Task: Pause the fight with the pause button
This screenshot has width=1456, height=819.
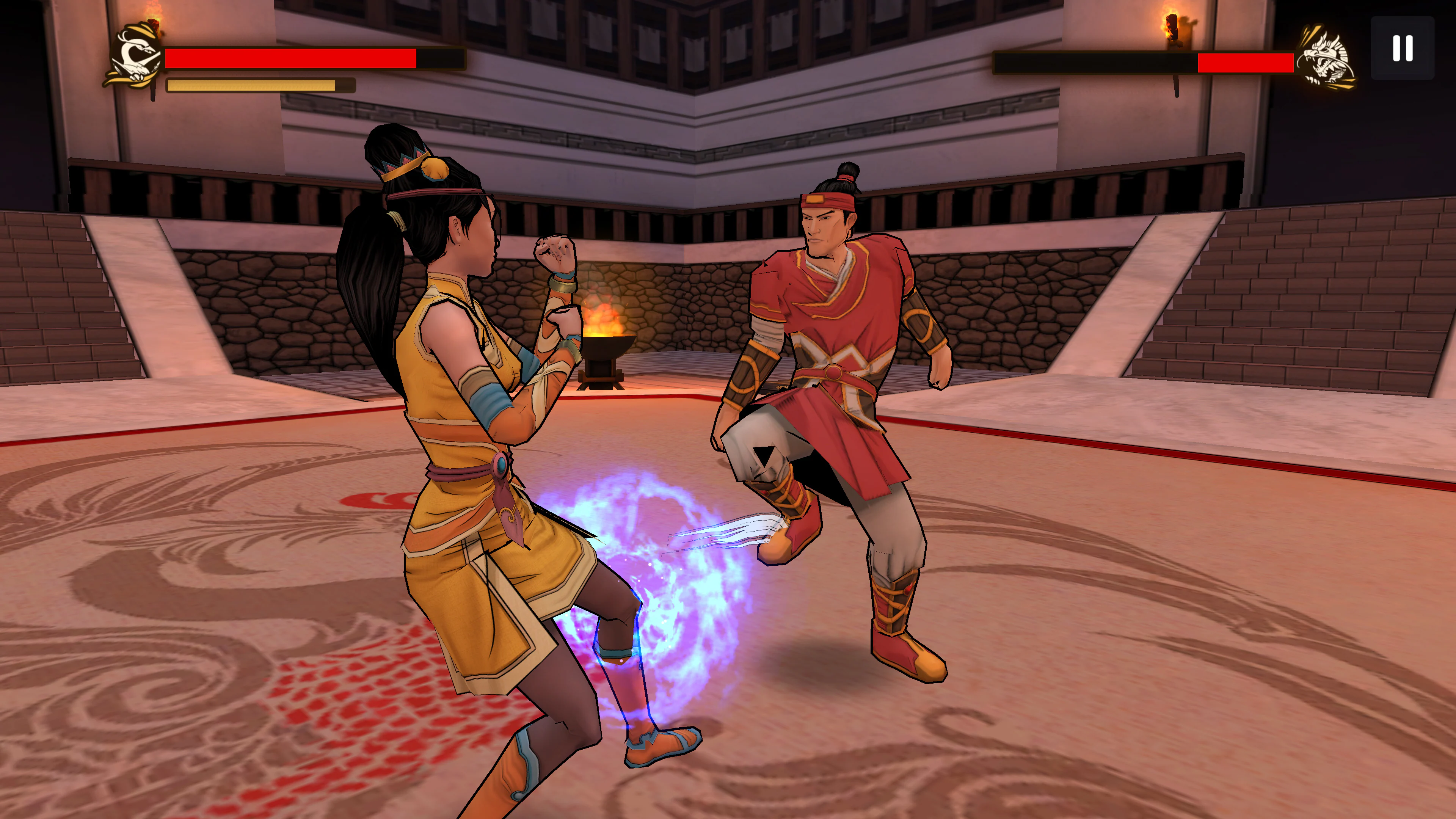Action: [1402, 49]
